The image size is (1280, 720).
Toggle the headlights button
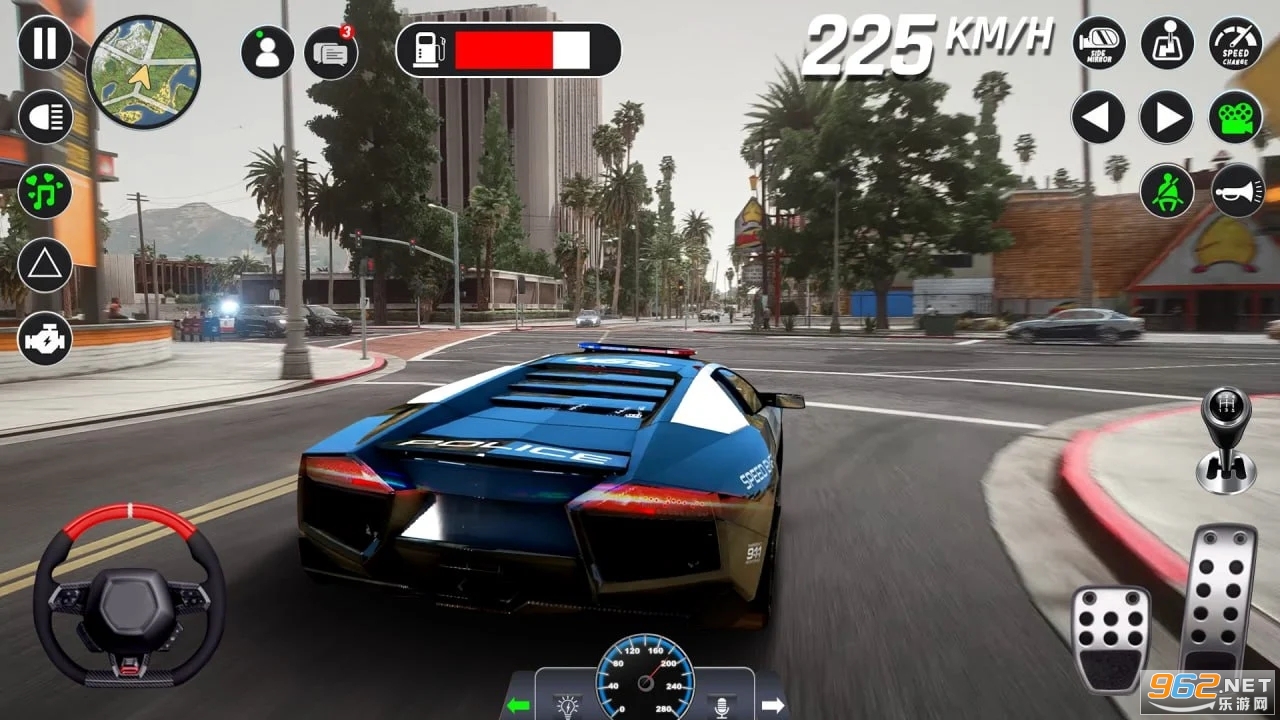click(45, 117)
